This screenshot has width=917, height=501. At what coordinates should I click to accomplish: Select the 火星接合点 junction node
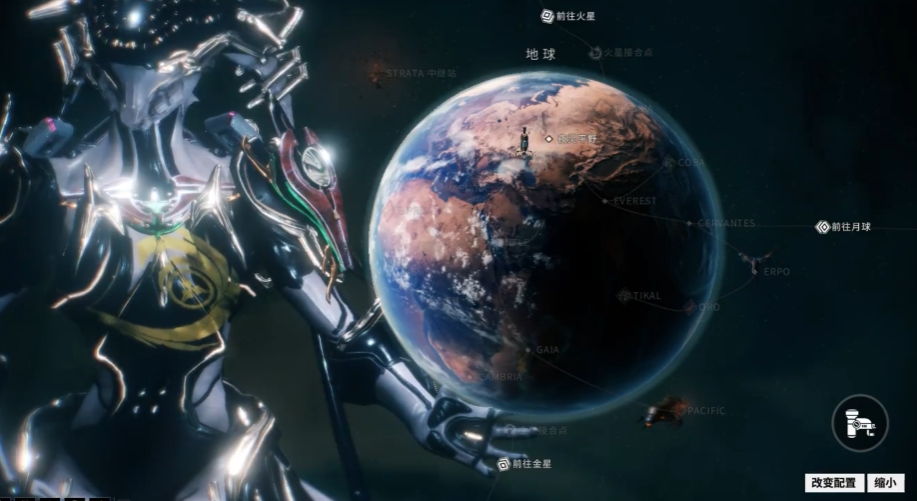tap(596, 51)
